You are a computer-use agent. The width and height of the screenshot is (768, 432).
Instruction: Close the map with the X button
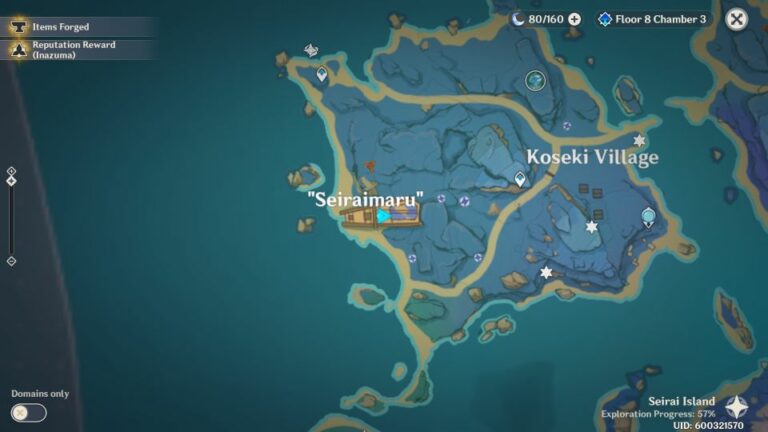[x=736, y=19]
